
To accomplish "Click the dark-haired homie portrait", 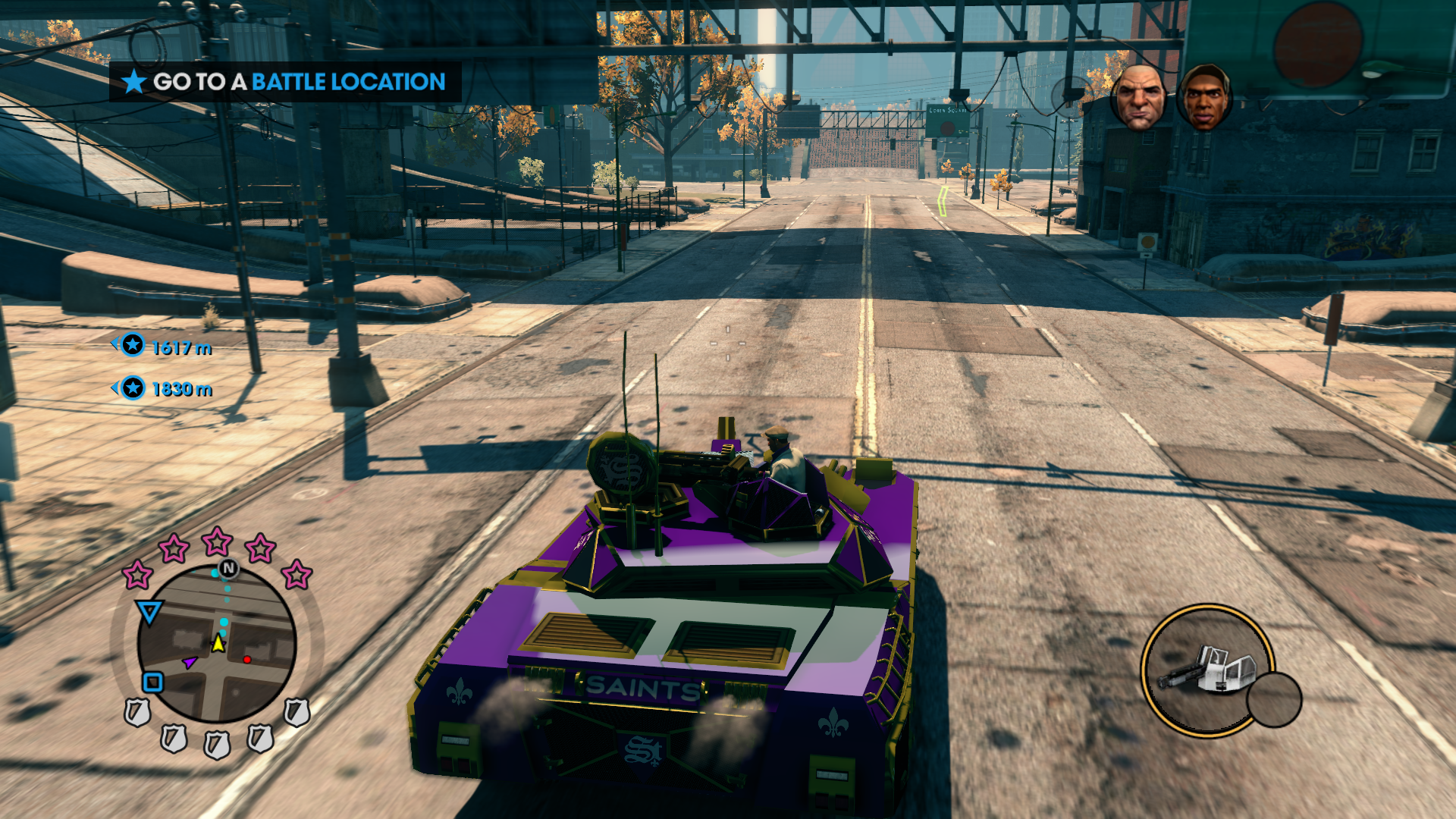I will pyautogui.click(x=1204, y=97).
